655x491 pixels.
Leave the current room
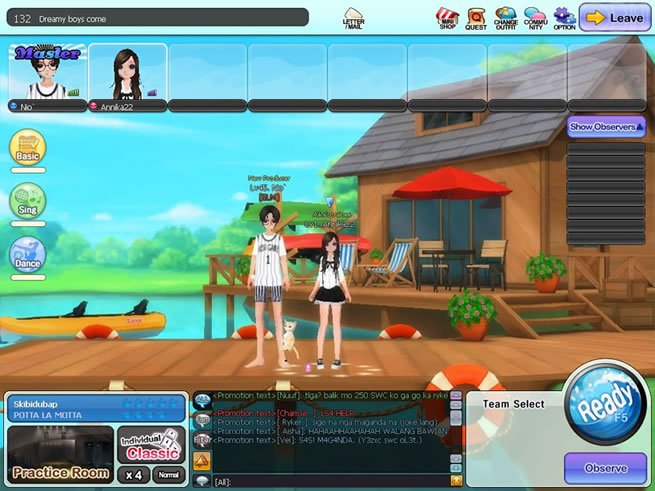click(x=613, y=17)
